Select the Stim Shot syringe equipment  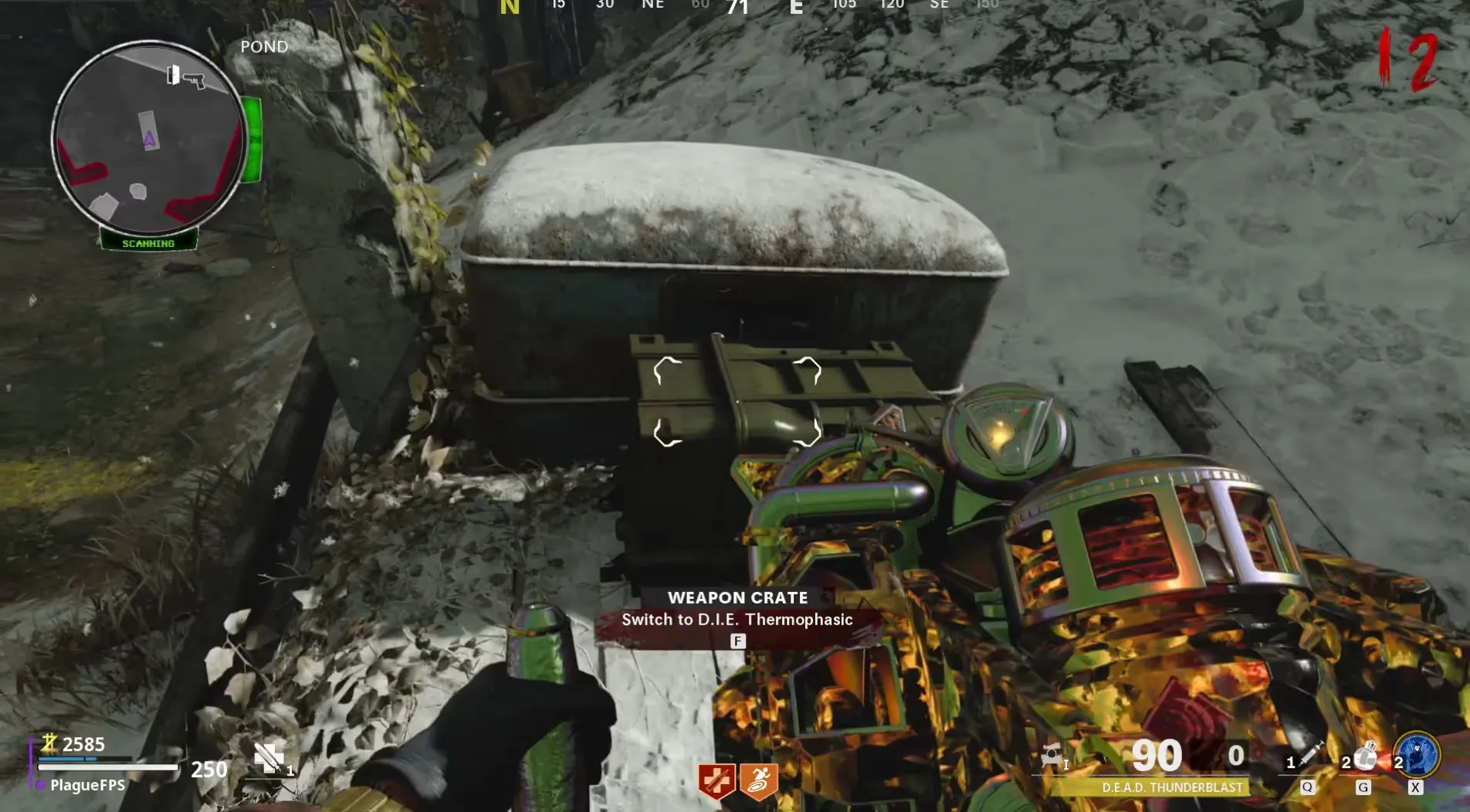(x=1311, y=756)
